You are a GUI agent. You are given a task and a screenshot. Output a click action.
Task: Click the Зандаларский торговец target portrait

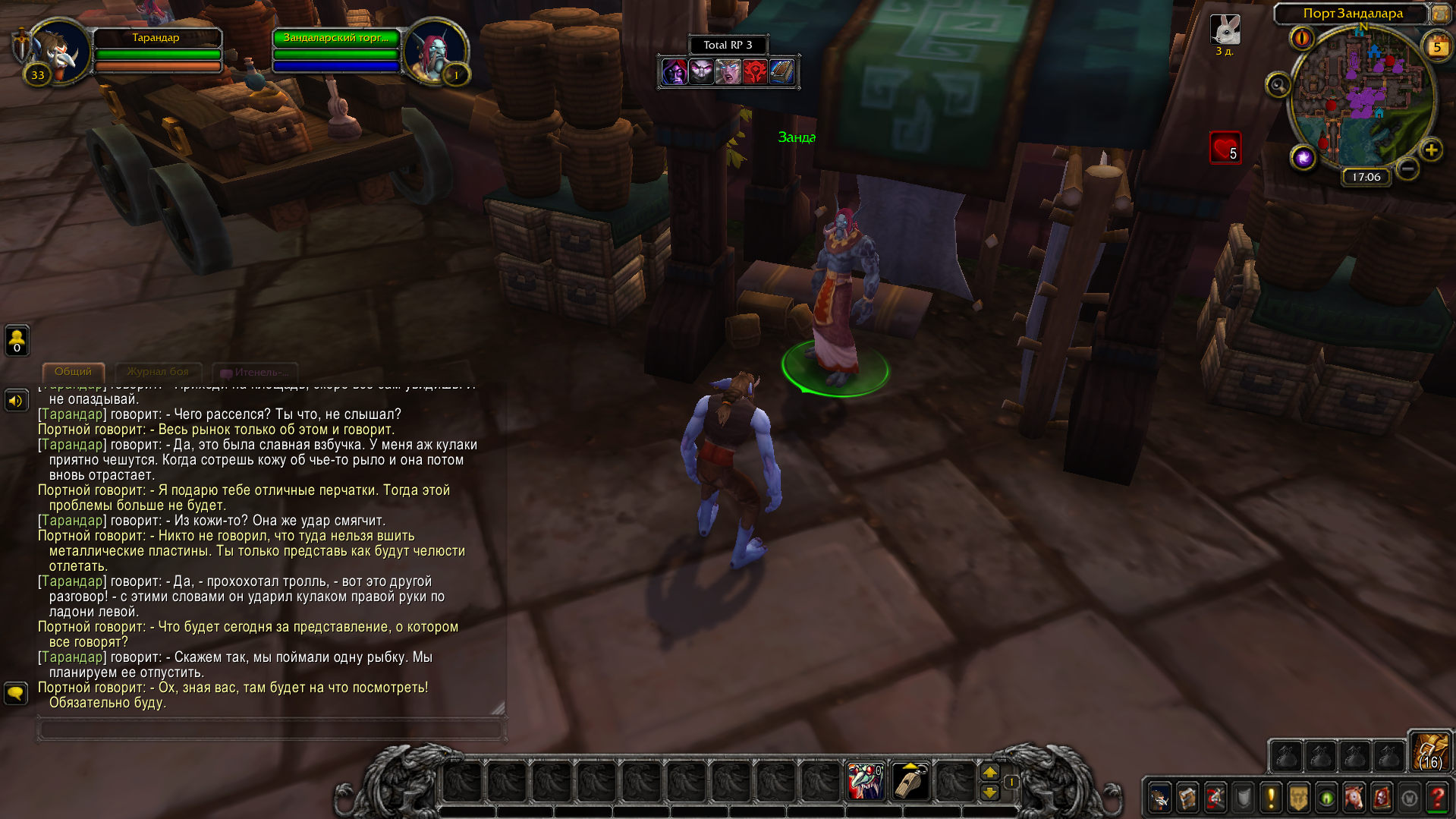(435, 52)
